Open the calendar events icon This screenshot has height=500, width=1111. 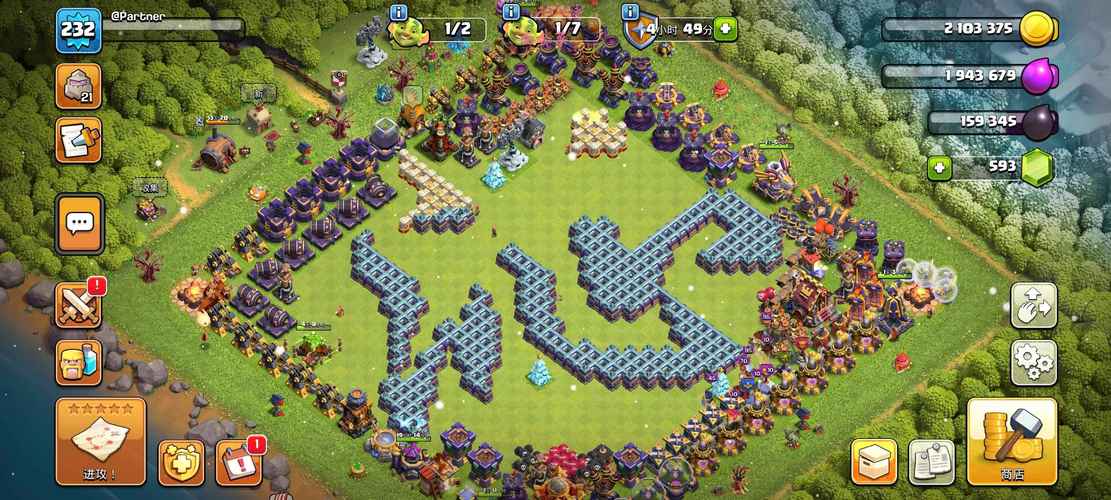pos(238,462)
